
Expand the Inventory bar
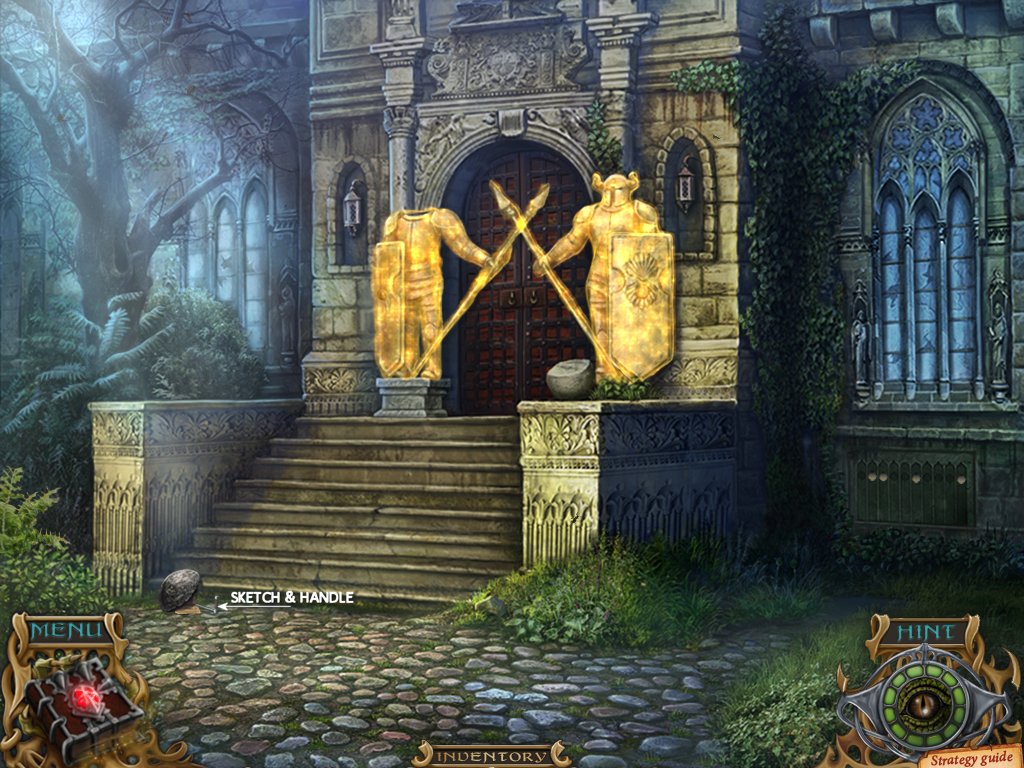(x=490, y=755)
